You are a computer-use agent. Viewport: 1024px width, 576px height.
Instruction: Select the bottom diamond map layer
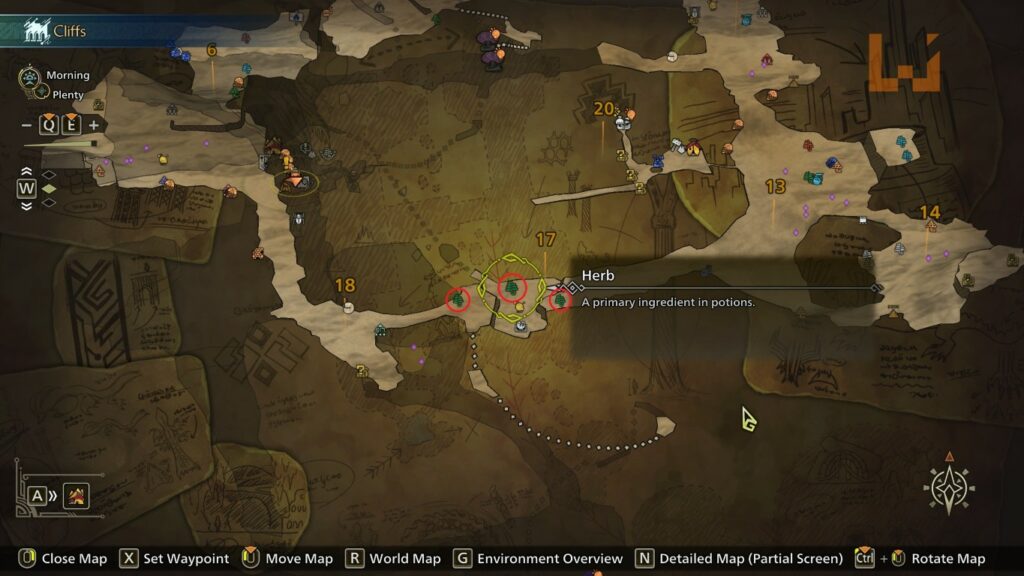pyautogui.click(x=48, y=202)
